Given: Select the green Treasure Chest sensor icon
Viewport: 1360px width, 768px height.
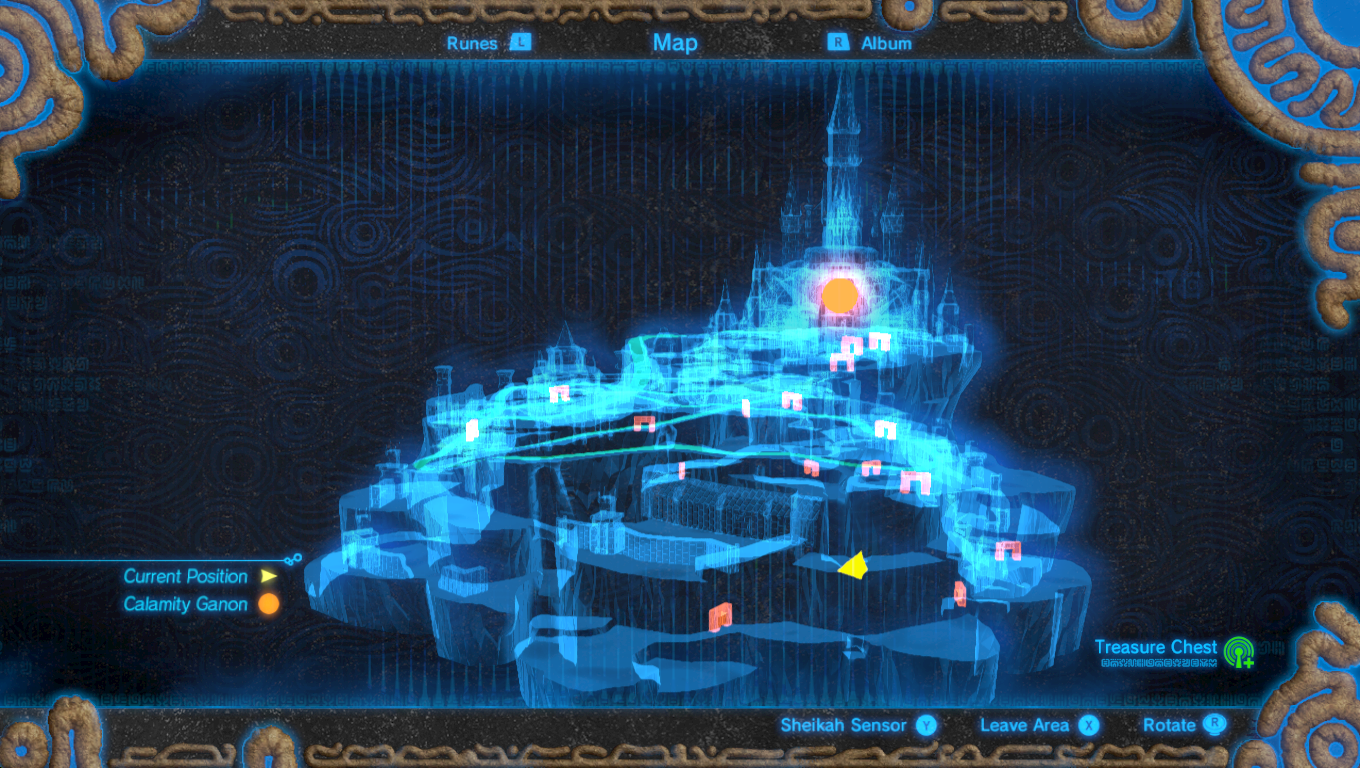Looking at the screenshot, I should 1240,654.
